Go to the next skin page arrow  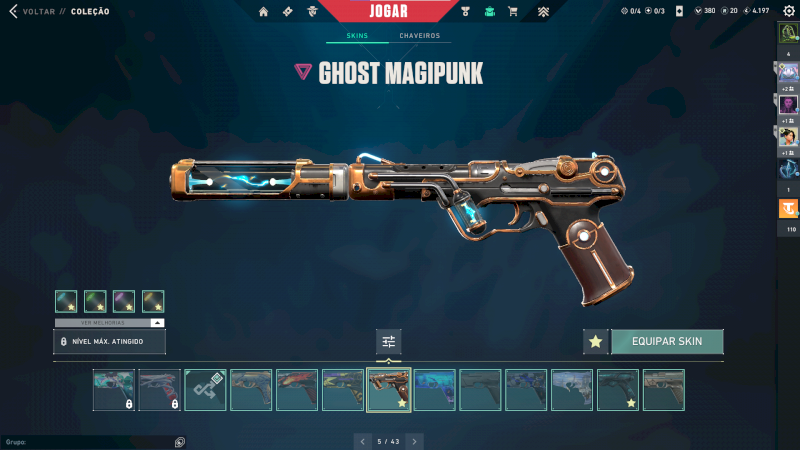[x=415, y=441]
